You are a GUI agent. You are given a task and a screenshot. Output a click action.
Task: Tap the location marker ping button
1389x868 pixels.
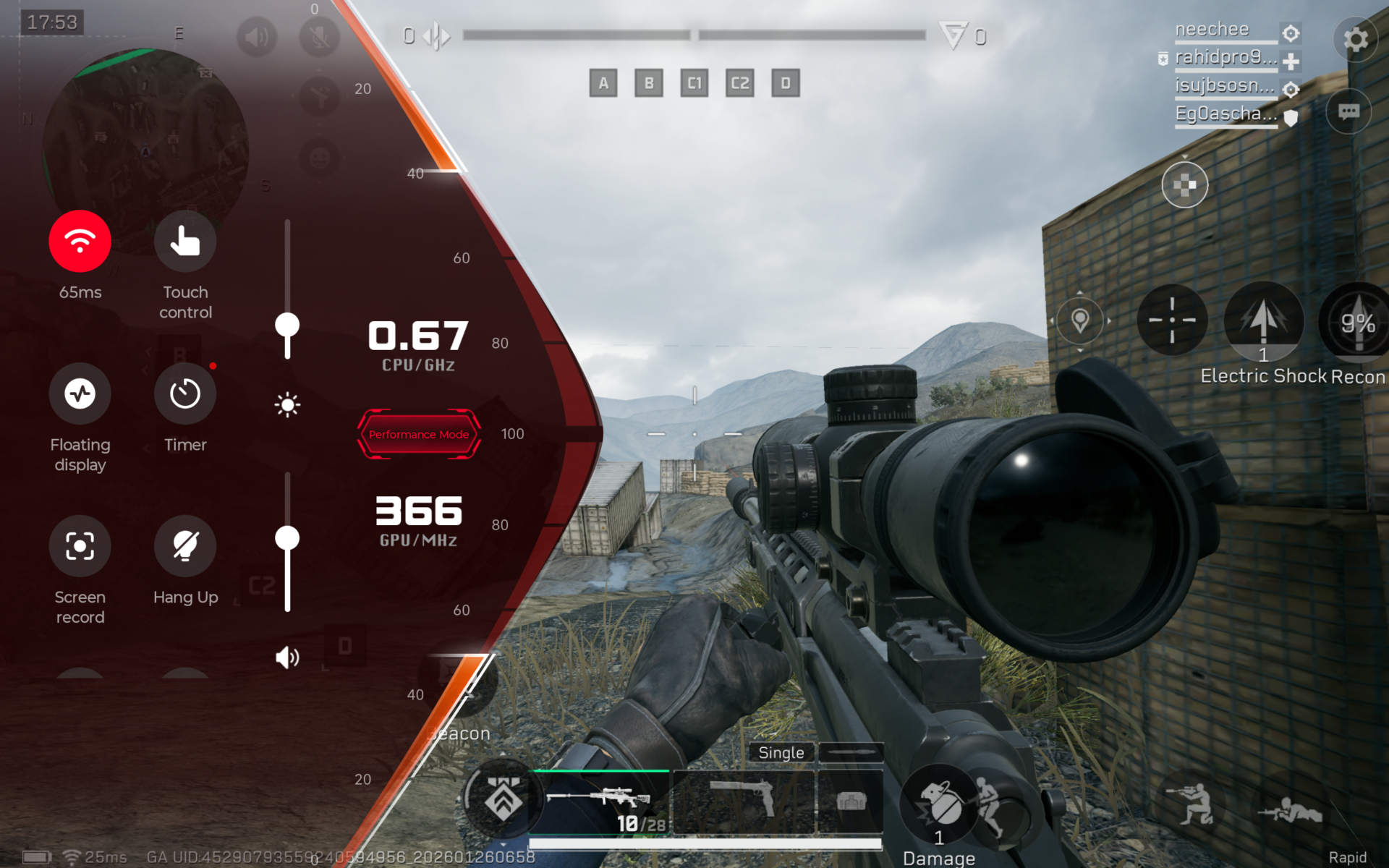click(x=1080, y=320)
